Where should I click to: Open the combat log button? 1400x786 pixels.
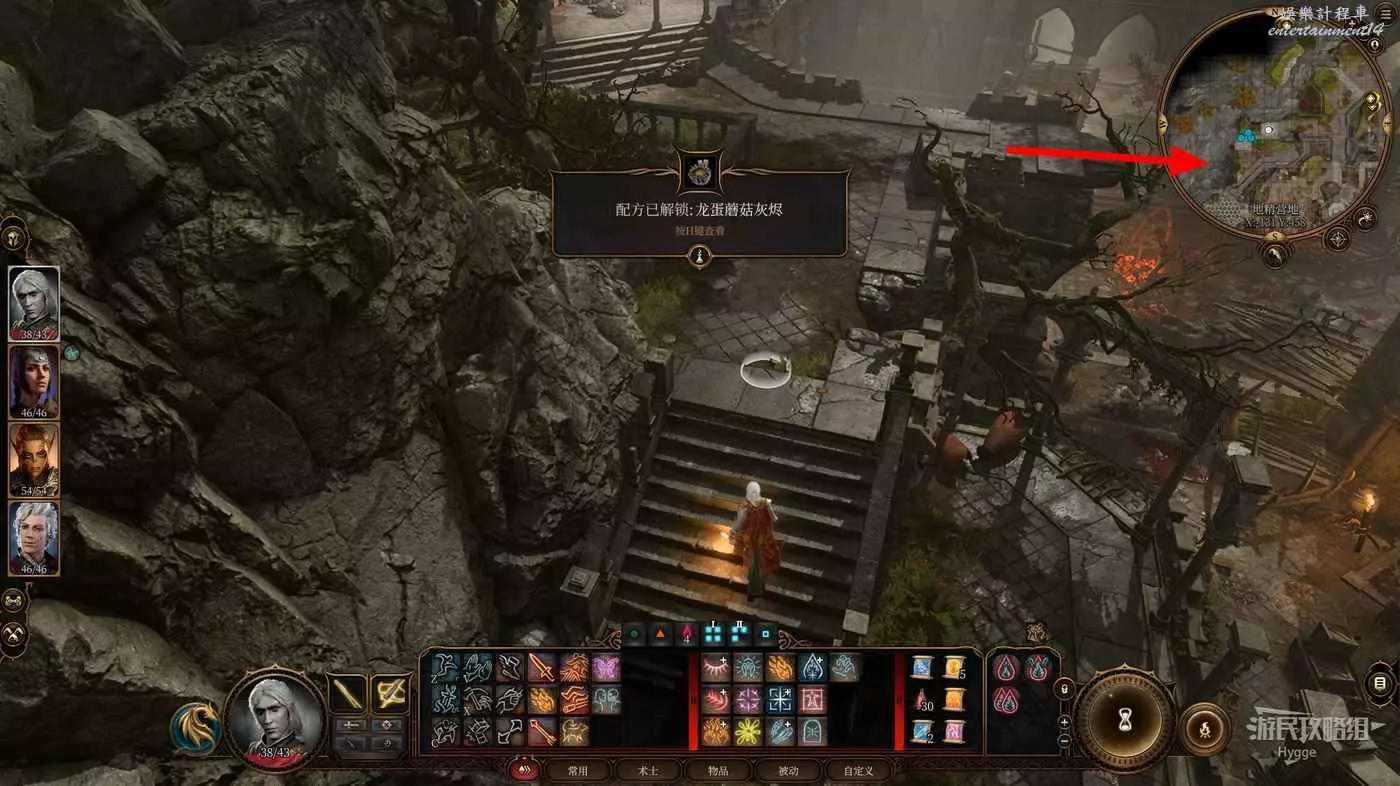pyautogui.click(x=1380, y=684)
